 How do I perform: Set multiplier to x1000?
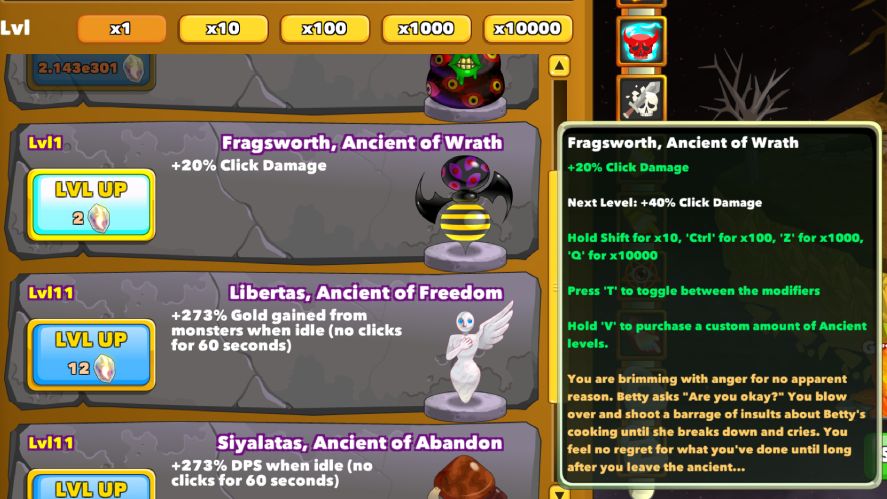coord(426,29)
